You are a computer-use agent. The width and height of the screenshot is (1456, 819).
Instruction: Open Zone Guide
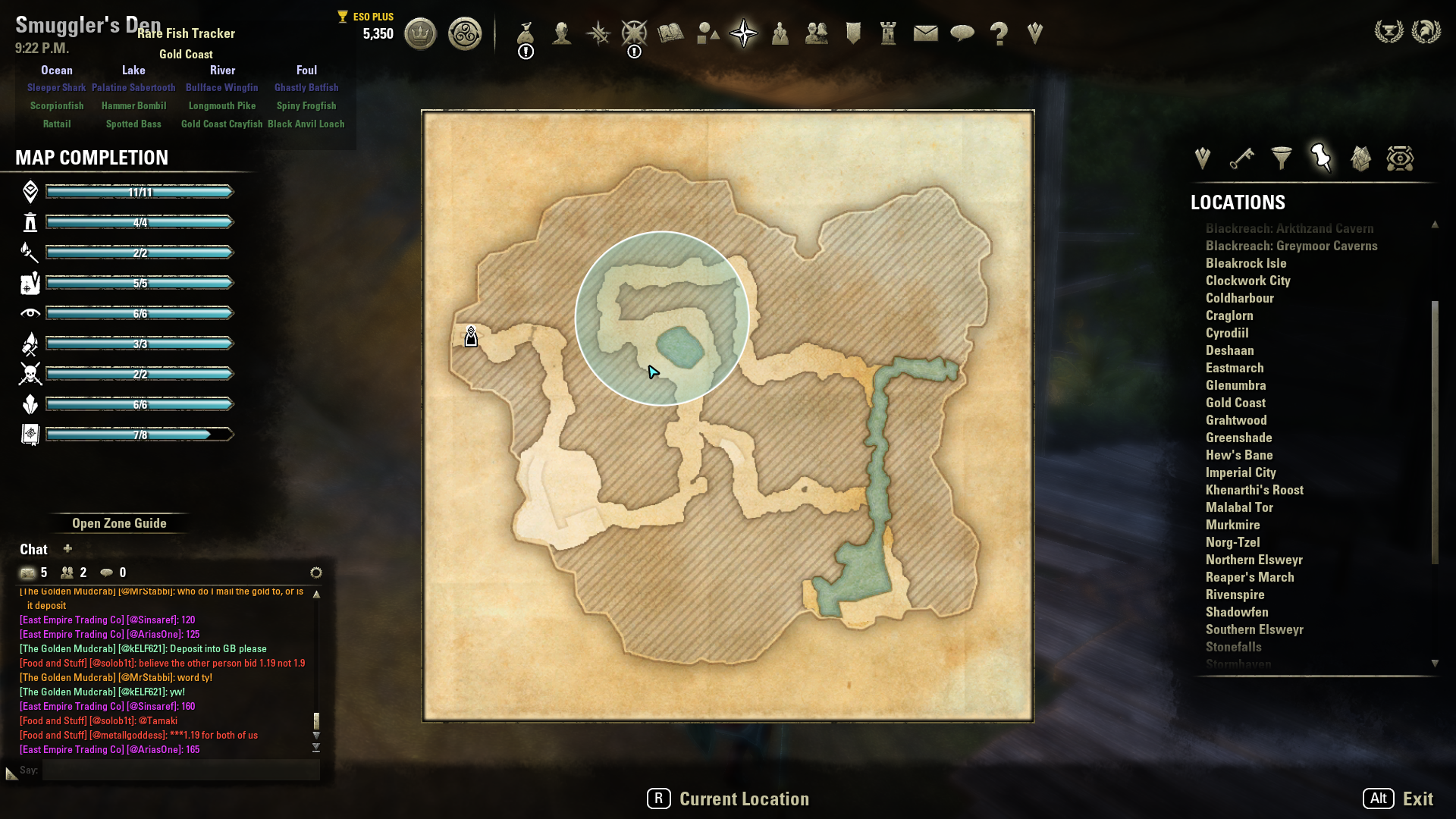pos(119,523)
